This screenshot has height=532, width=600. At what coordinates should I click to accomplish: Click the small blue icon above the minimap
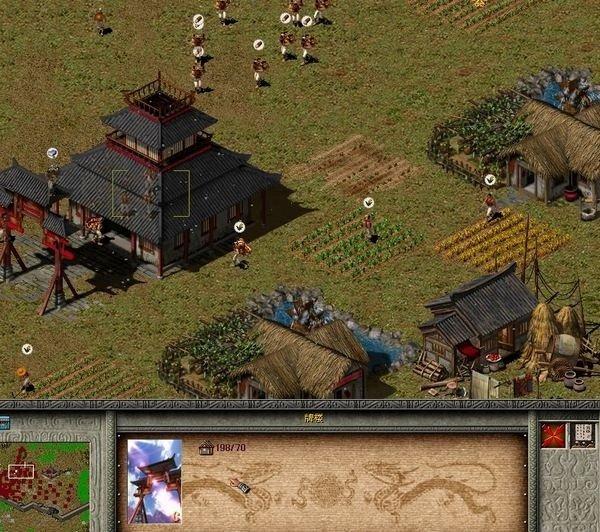pyautogui.click(x=5, y=421)
